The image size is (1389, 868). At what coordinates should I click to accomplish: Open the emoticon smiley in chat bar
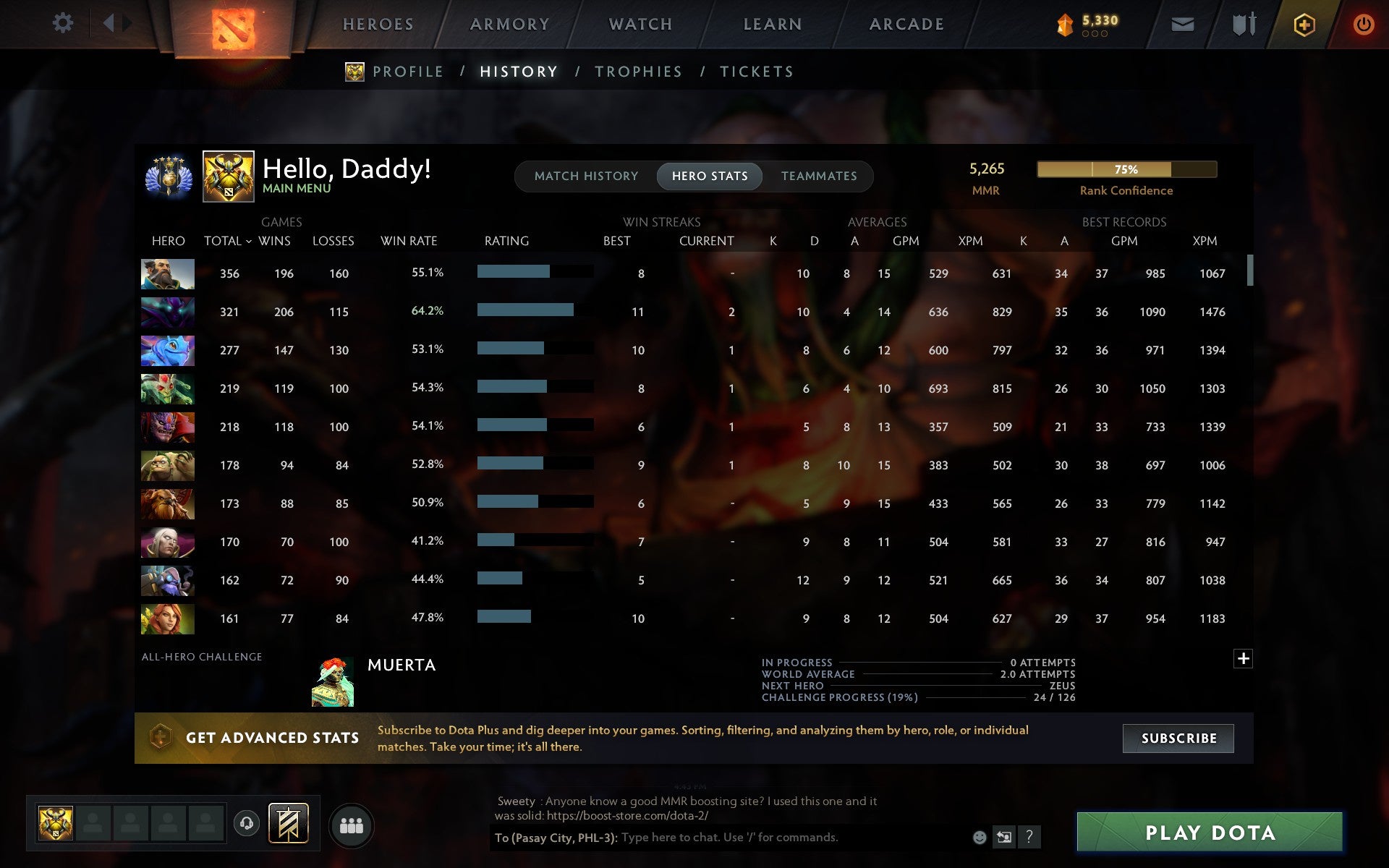click(980, 838)
